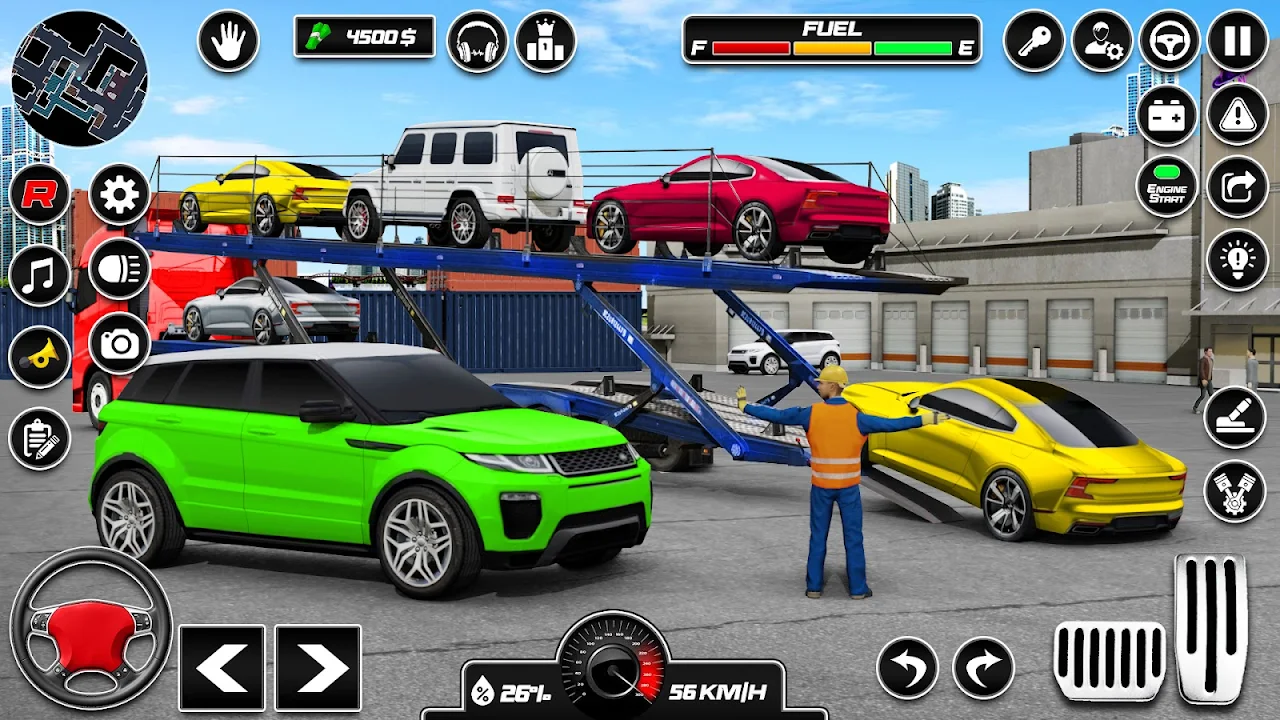
Task: Select the key icon button
Action: (x=1034, y=41)
